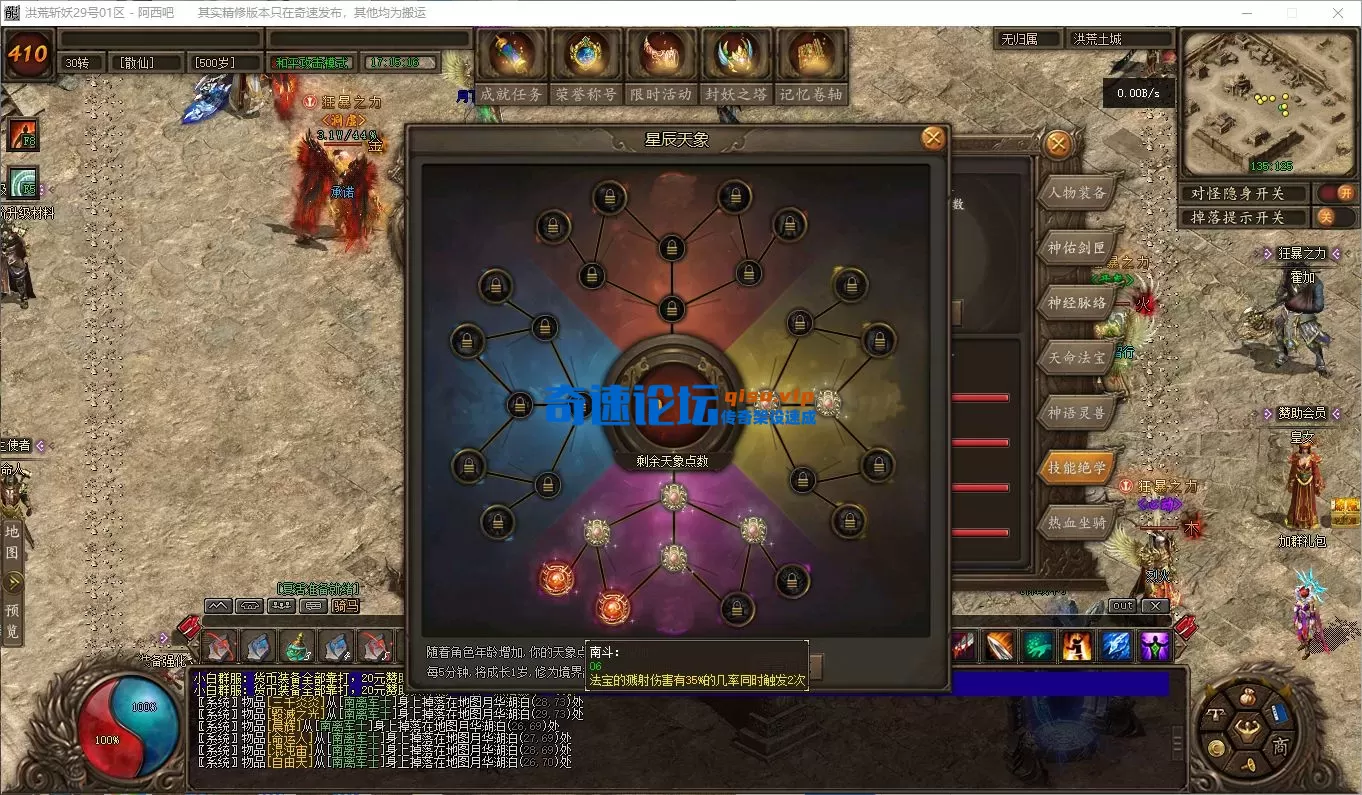1362x795 pixels.
Task: Select the green potion in quickbar slot 3
Action: pos(296,647)
